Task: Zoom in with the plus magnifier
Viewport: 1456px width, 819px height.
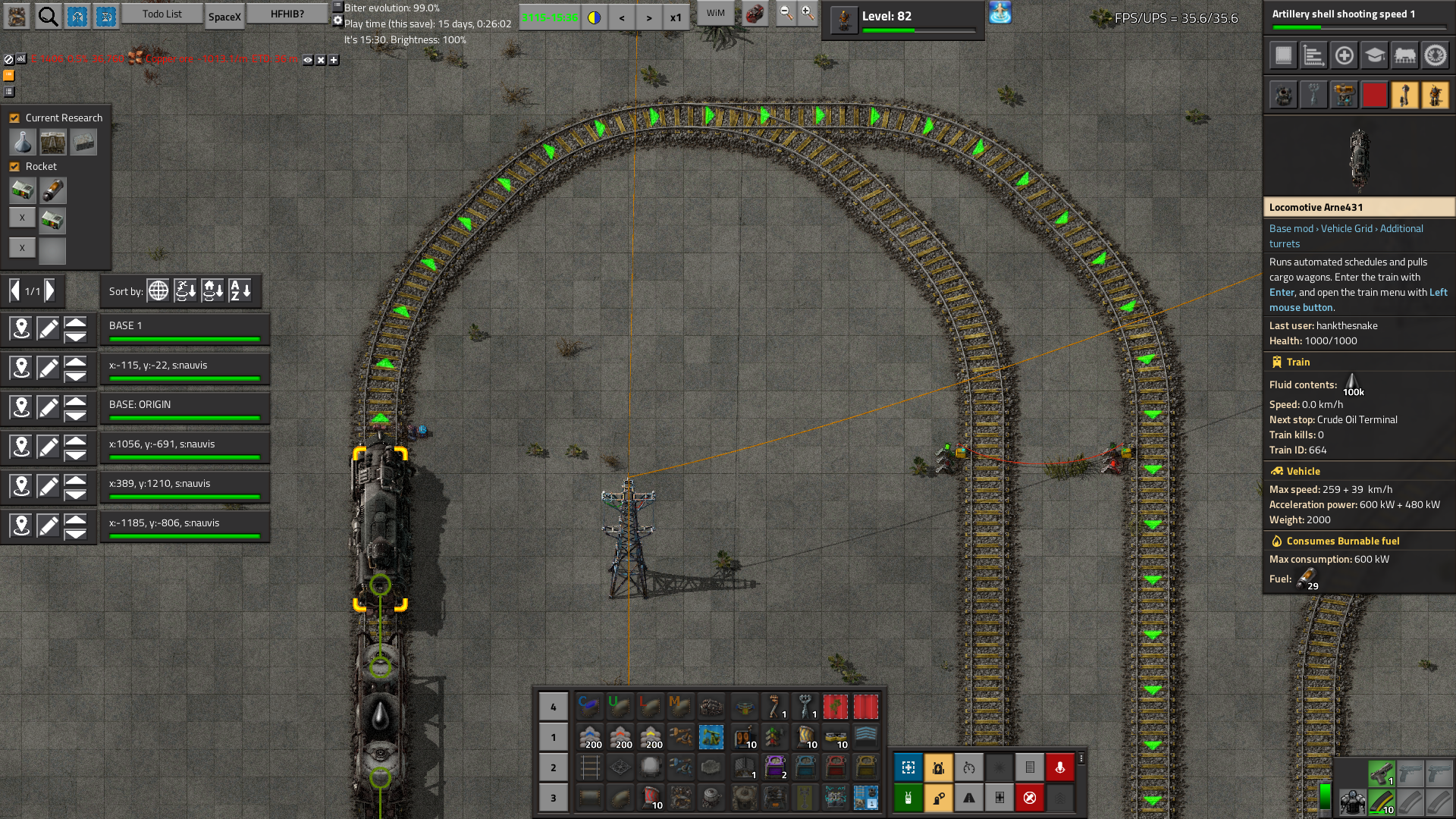Action: pyautogui.click(x=808, y=14)
